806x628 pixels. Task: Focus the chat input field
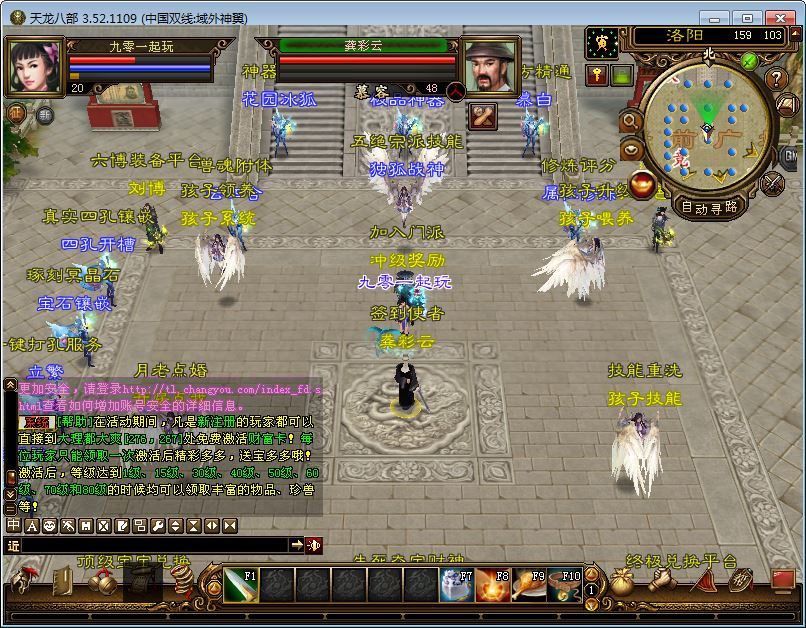tap(150, 545)
